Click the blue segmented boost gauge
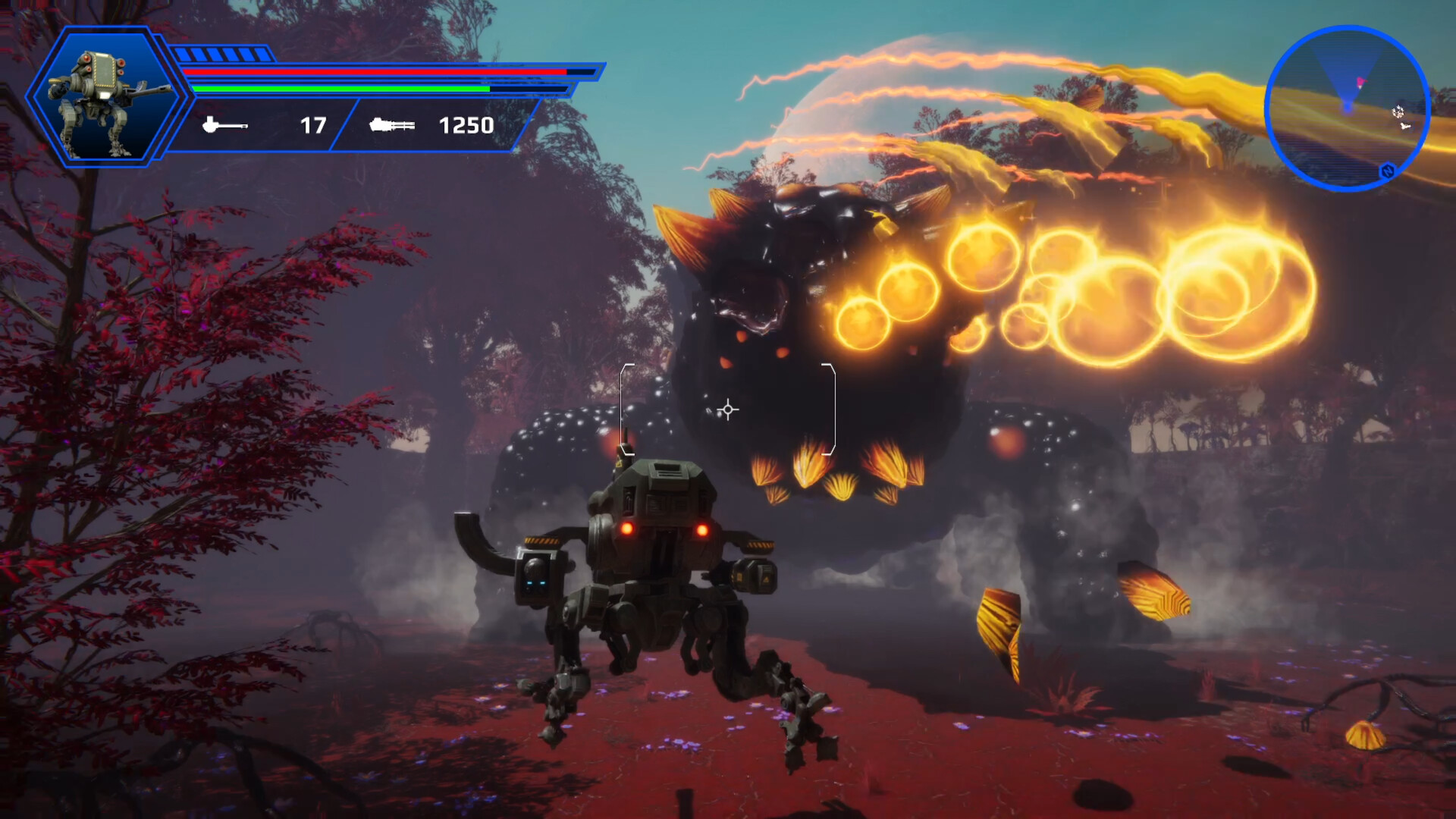This screenshot has height=819, width=1456. tap(220, 54)
